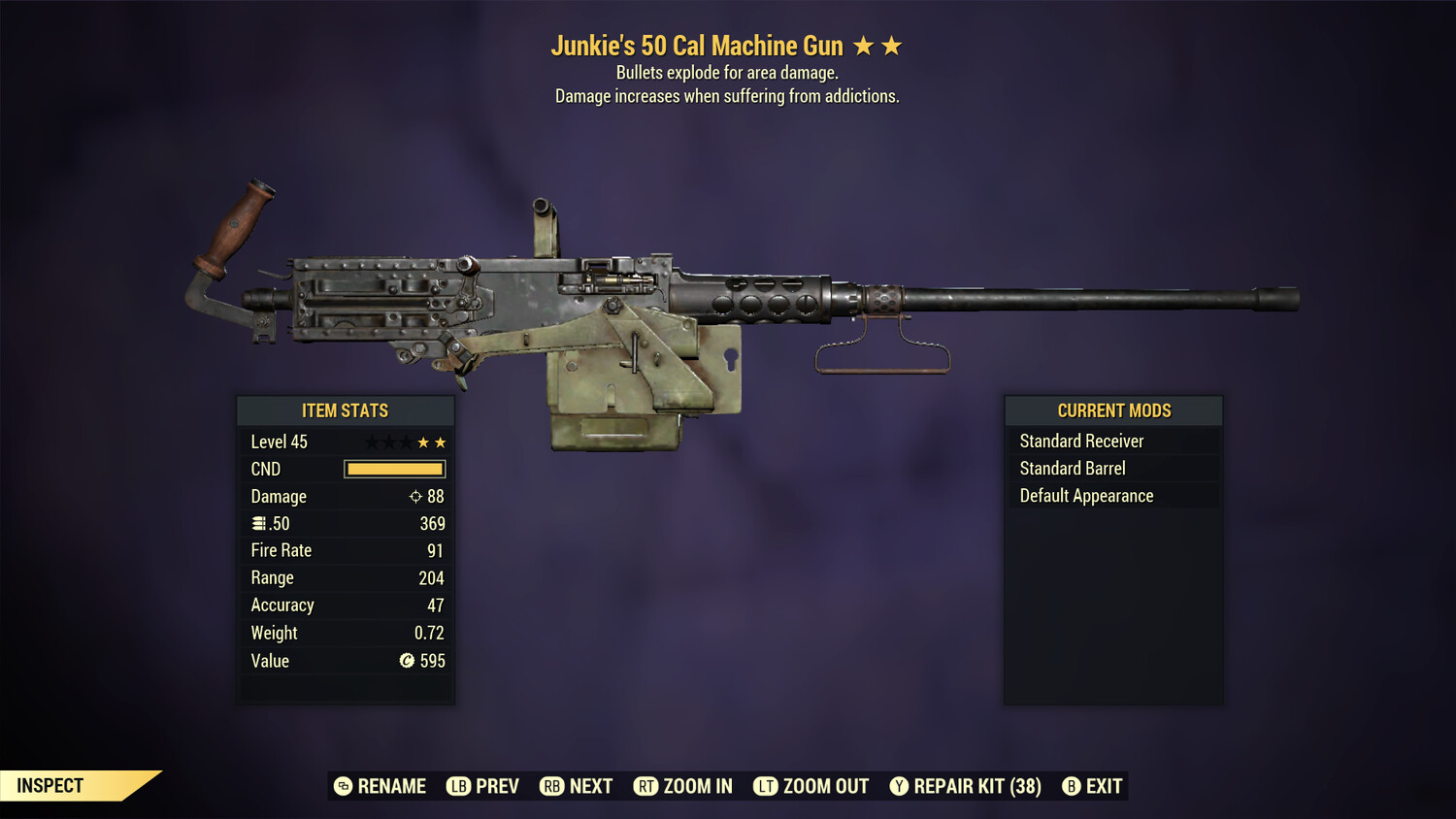The image size is (1456, 819).
Task: Click the Current Mods panel header
Action: pos(1113,409)
